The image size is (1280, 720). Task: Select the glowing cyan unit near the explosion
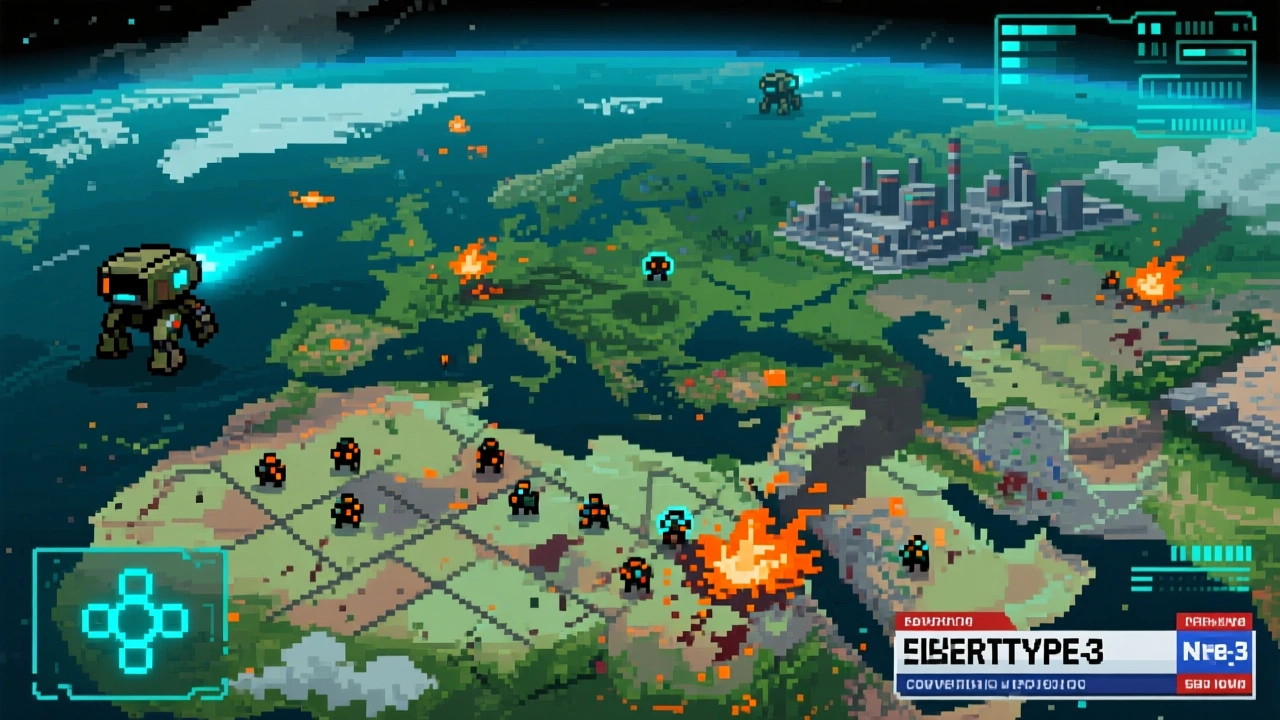[x=676, y=520]
